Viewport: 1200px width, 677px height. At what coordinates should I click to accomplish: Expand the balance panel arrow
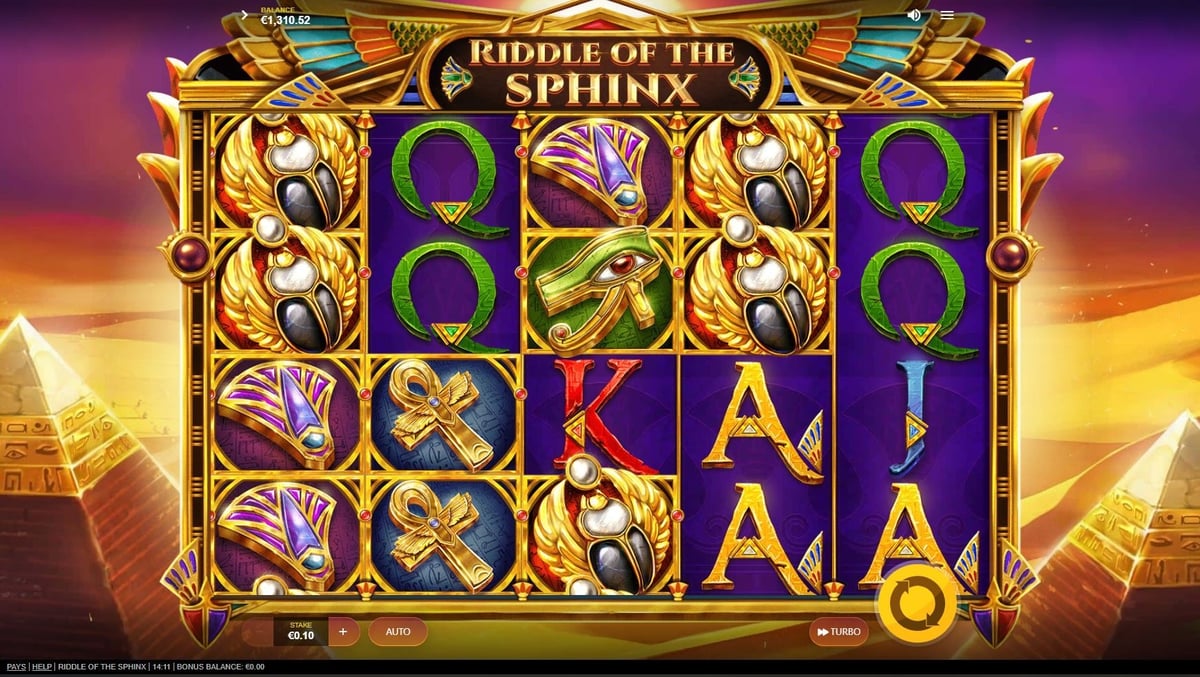click(x=244, y=15)
